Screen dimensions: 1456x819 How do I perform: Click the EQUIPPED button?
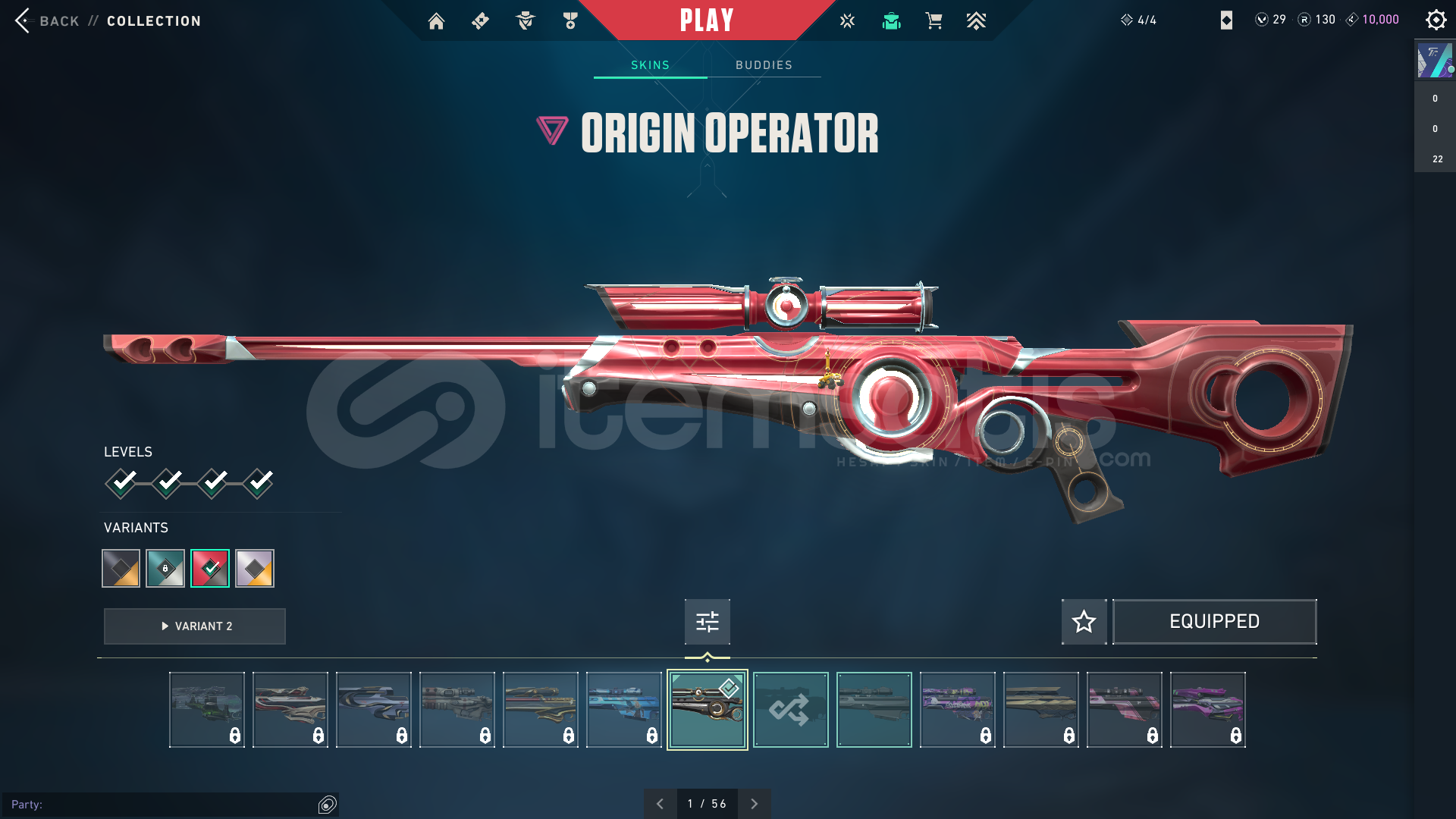(x=1214, y=622)
